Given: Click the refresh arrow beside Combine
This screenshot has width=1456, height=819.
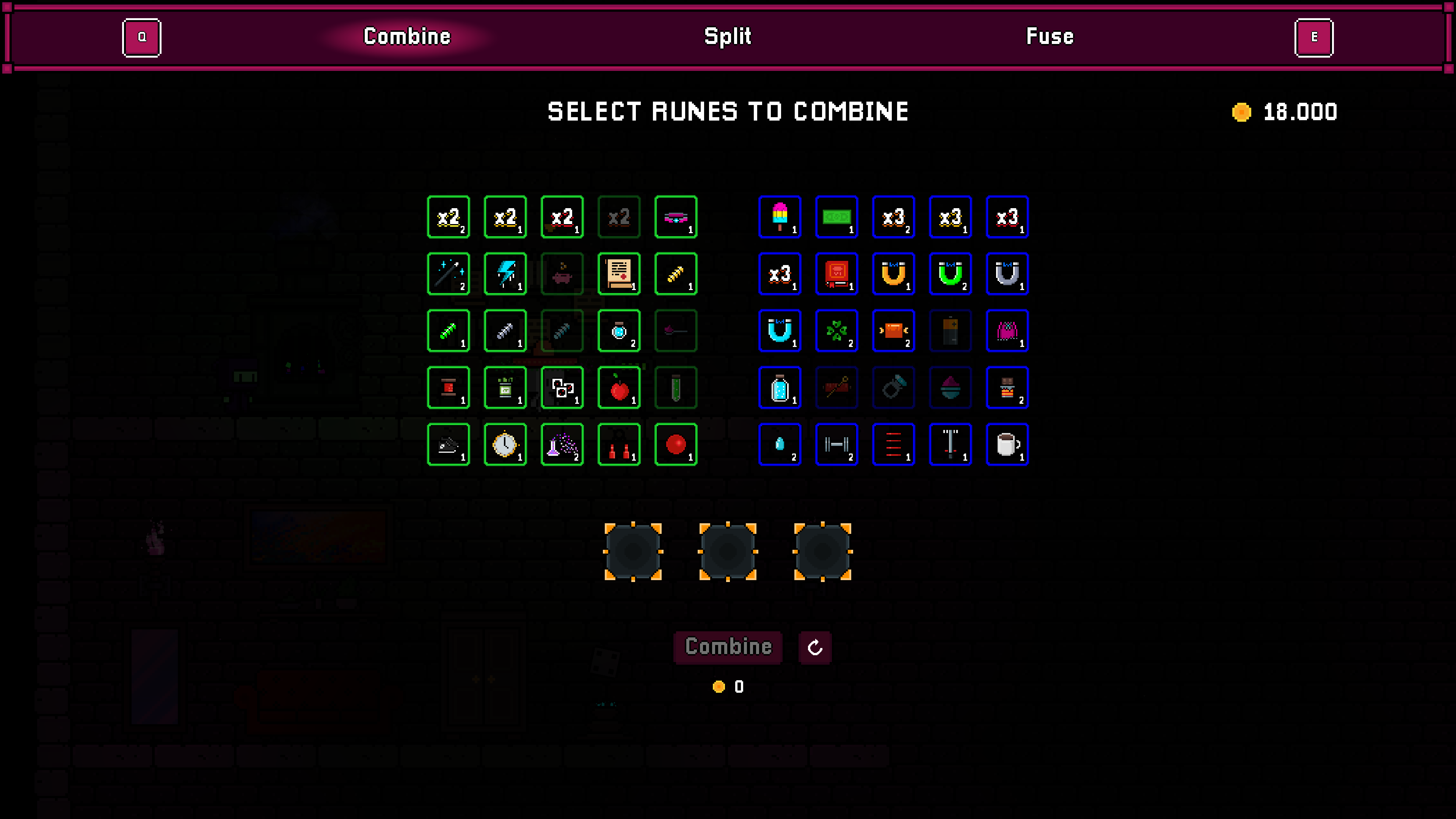Looking at the screenshot, I should [814, 647].
